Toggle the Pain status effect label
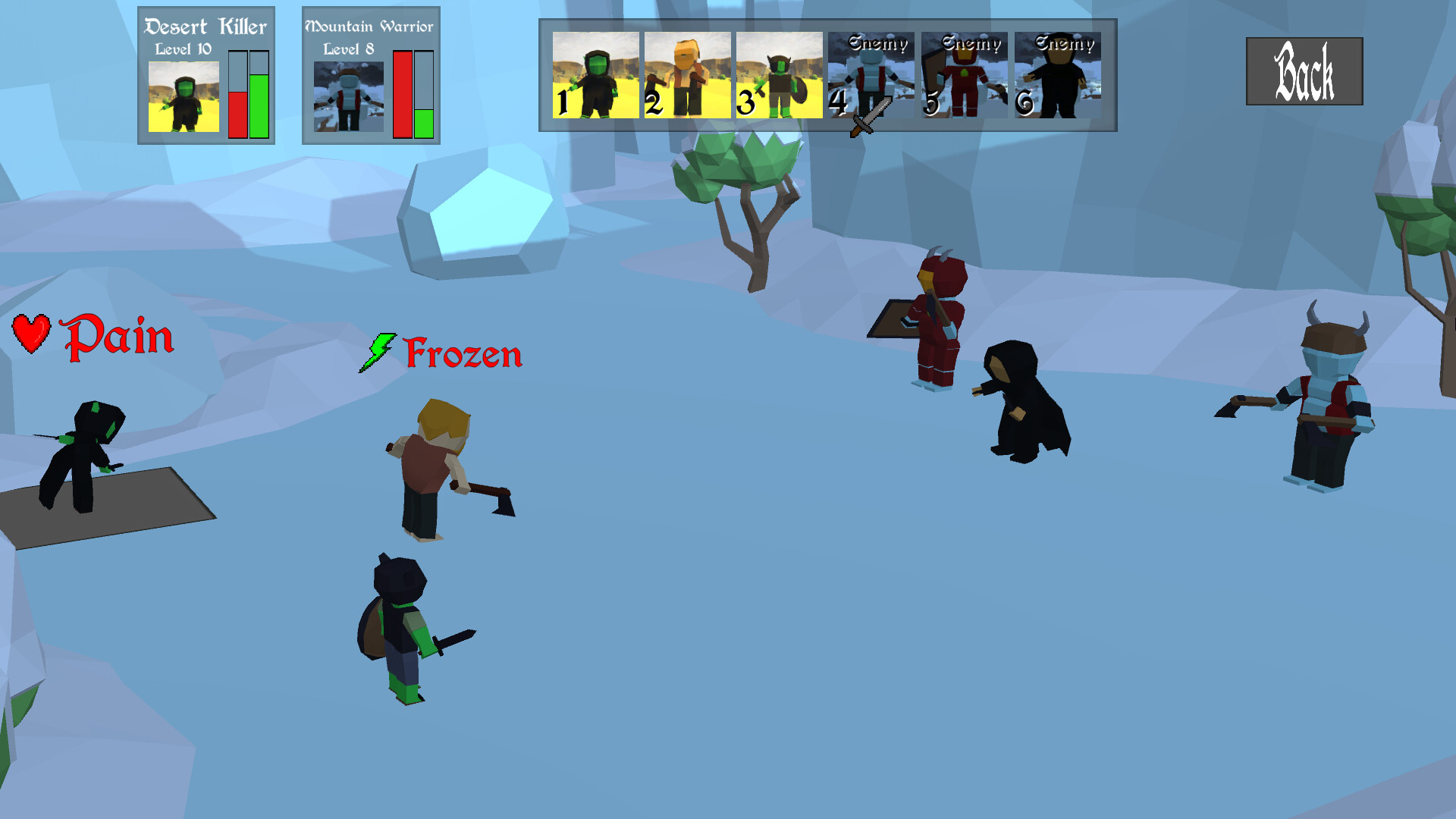1456x819 pixels. pos(118,337)
